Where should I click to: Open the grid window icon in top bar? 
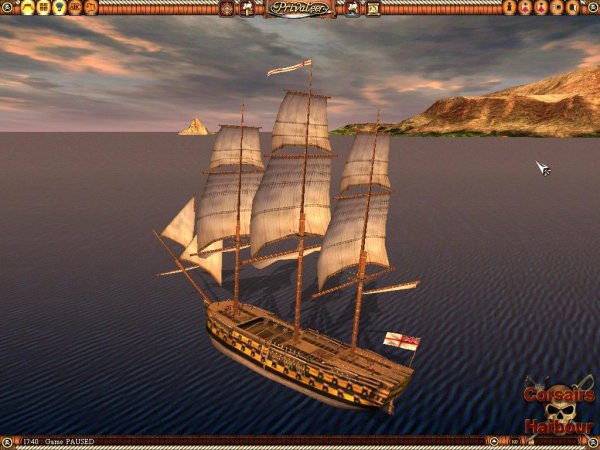[x=44, y=8]
